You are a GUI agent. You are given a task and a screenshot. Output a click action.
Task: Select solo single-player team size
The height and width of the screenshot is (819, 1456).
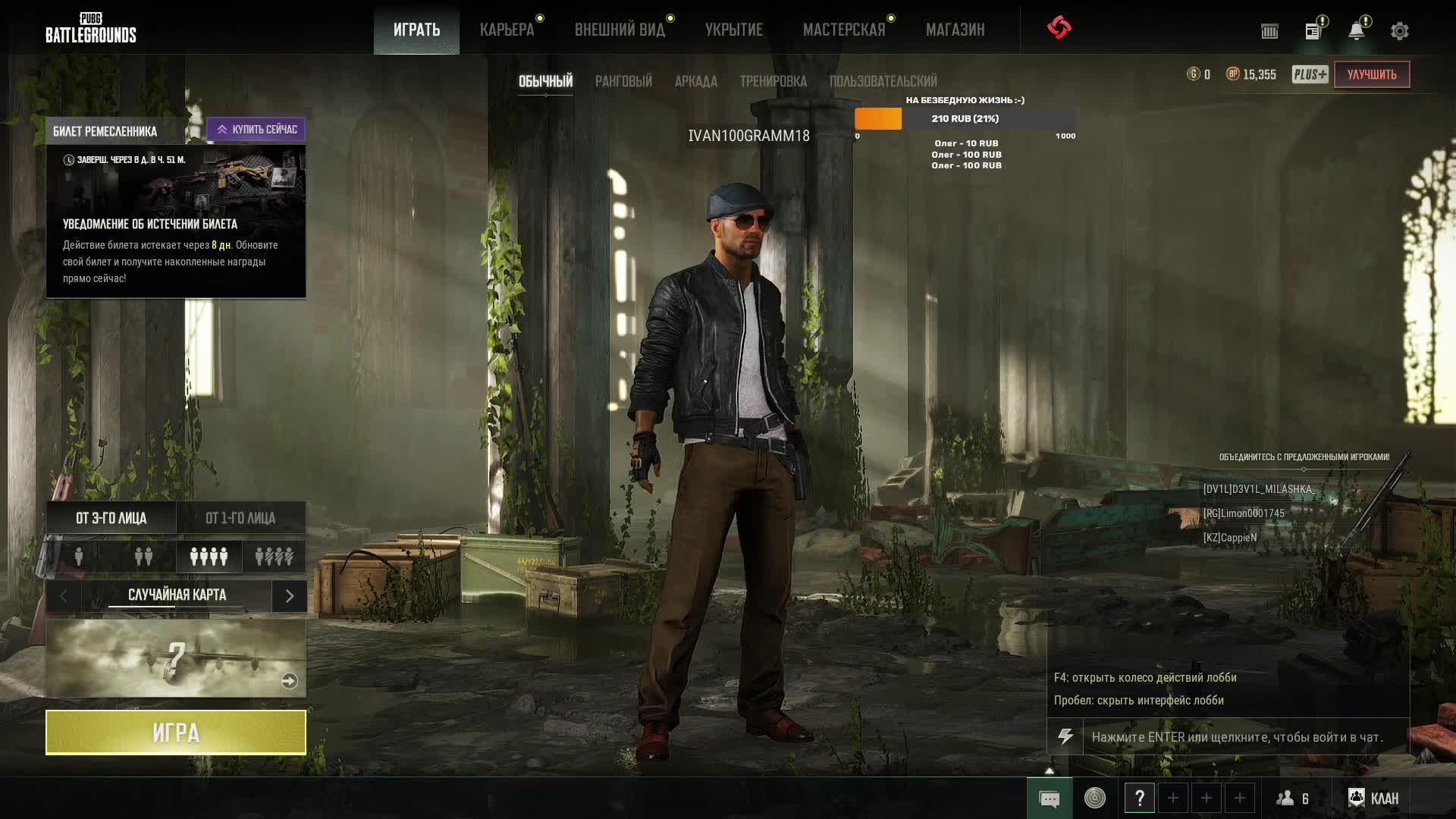point(79,557)
